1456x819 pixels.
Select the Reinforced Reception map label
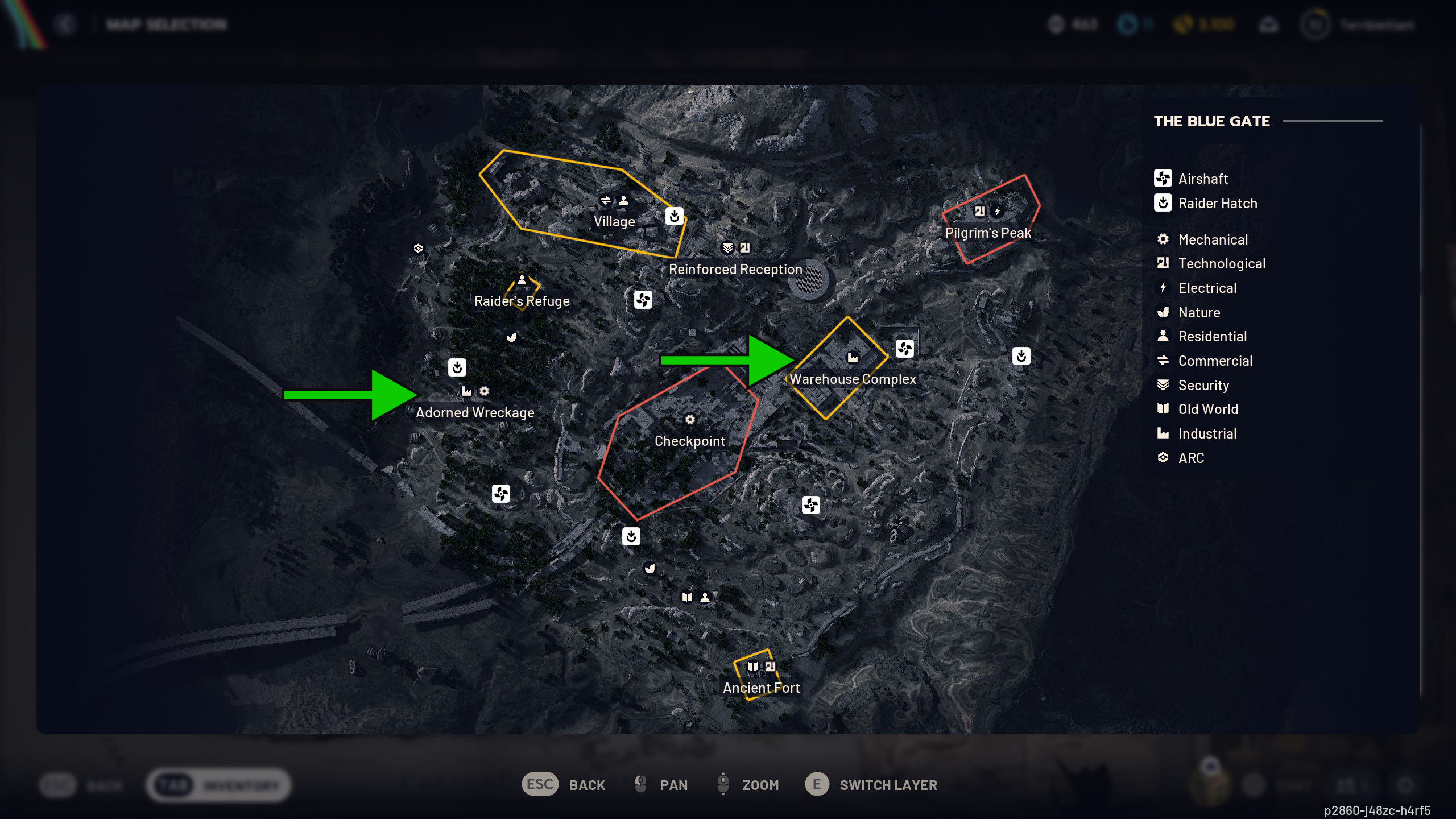(x=735, y=269)
